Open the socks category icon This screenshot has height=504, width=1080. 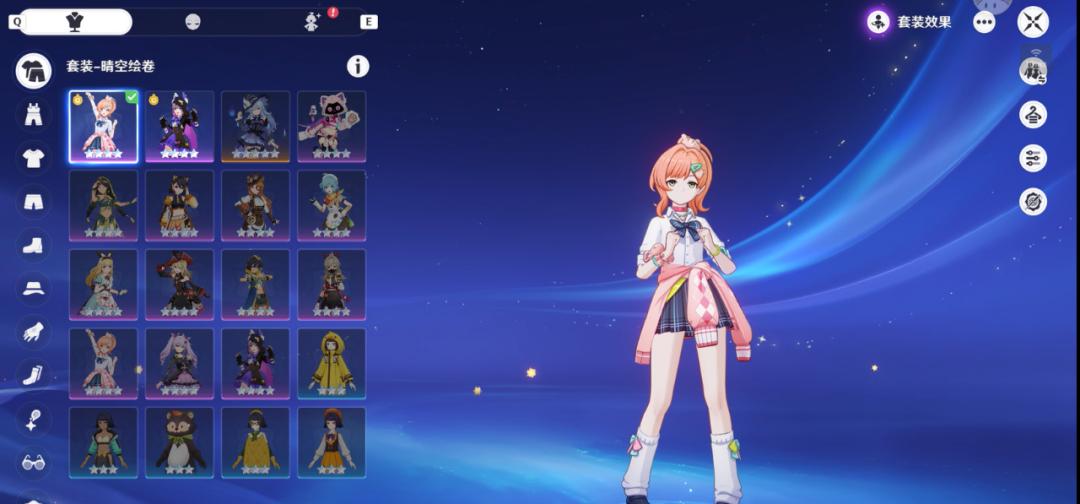tap(33, 375)
